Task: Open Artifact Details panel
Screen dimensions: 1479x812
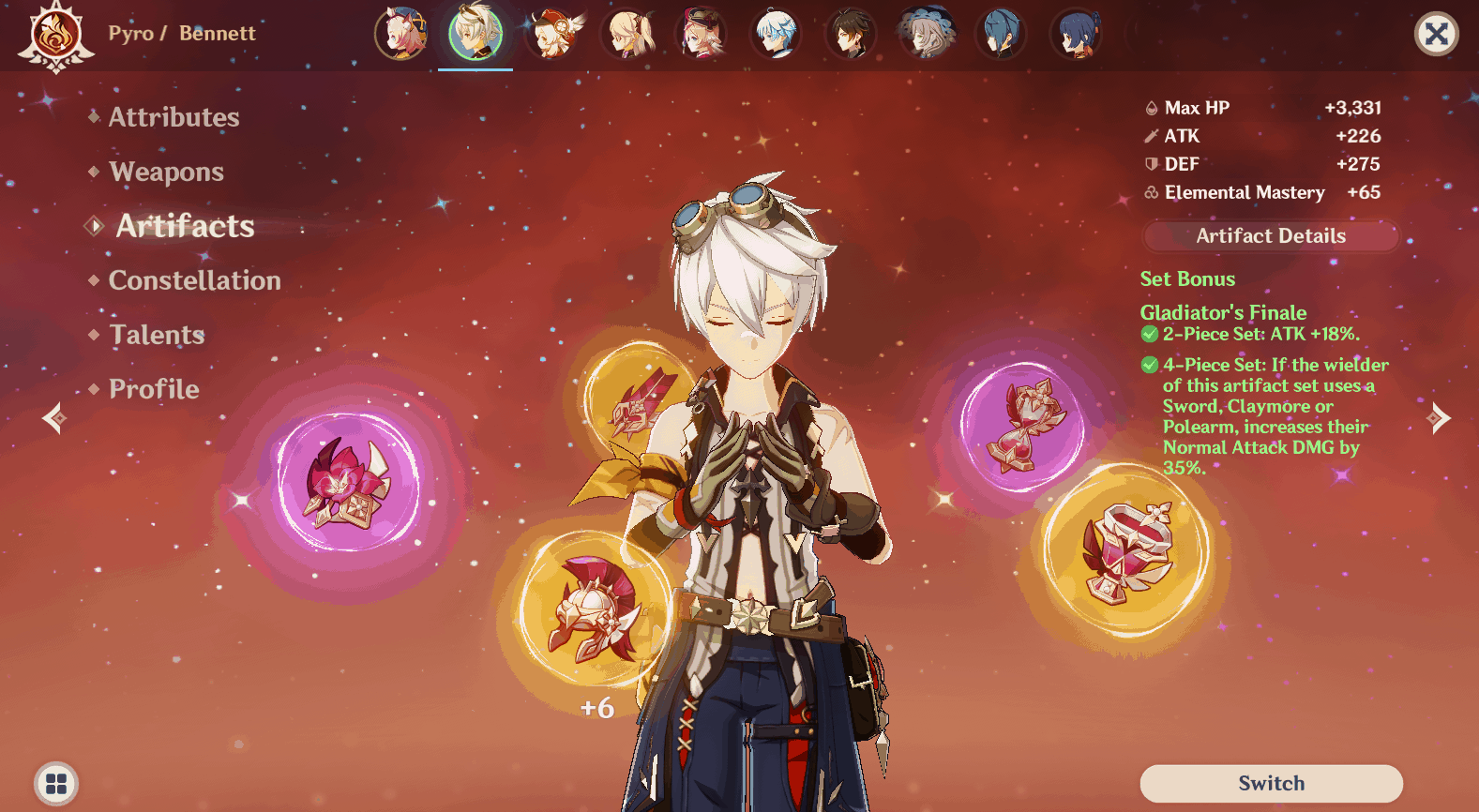Action: [1270, 236]
